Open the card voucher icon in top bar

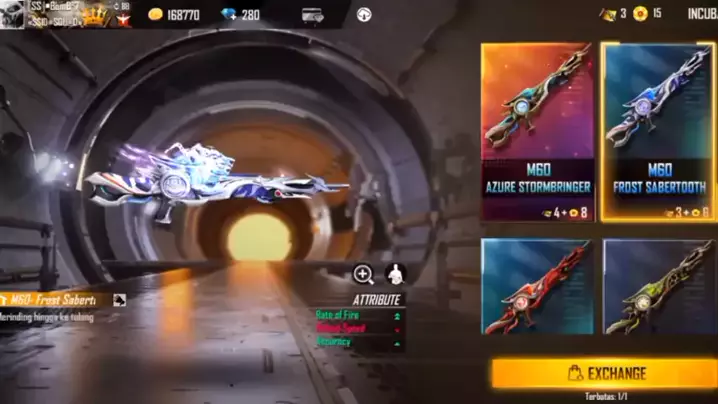(x=312, y=15)
